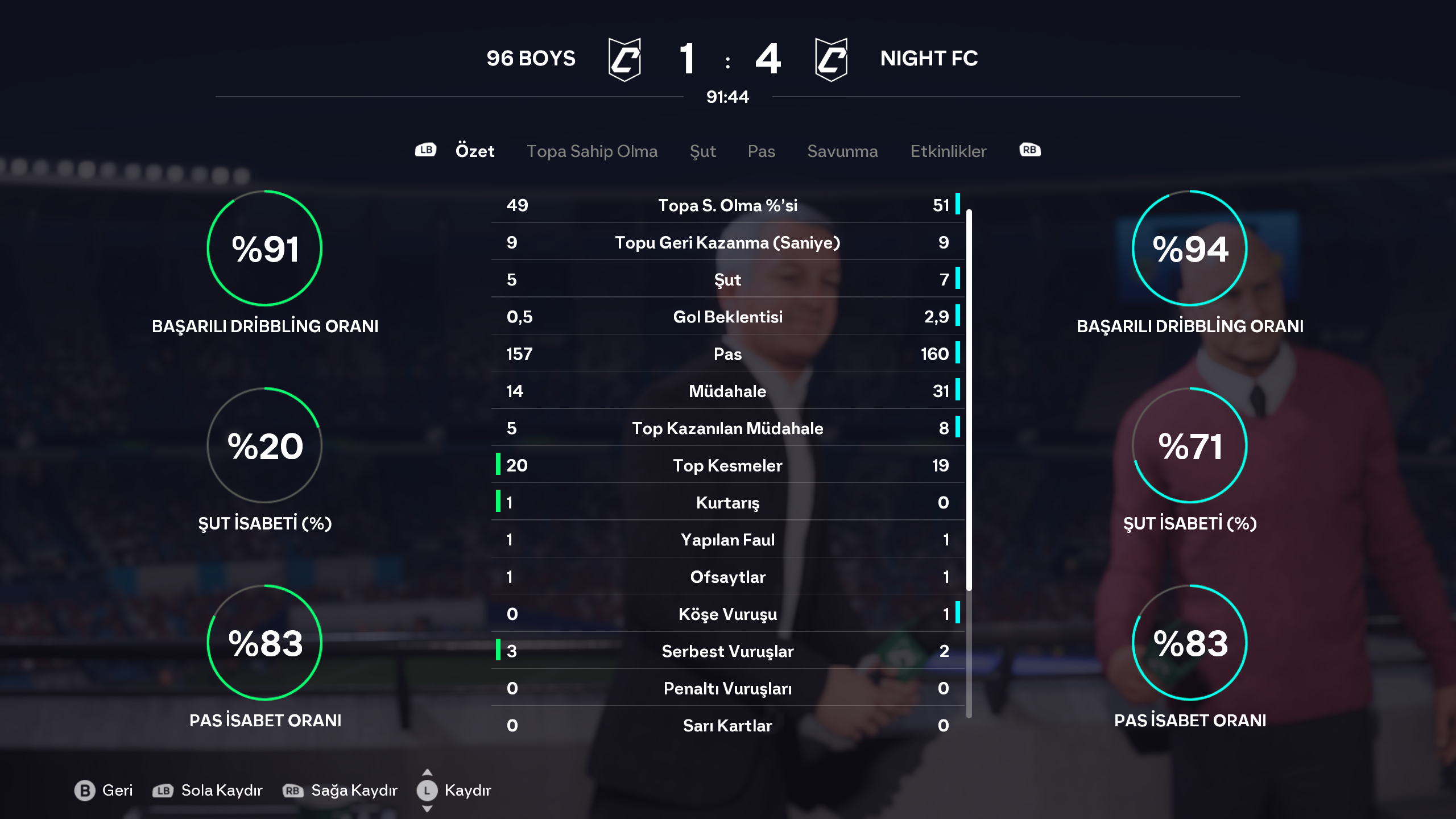Switch to the Savunma tab

[x=842, y=151]
